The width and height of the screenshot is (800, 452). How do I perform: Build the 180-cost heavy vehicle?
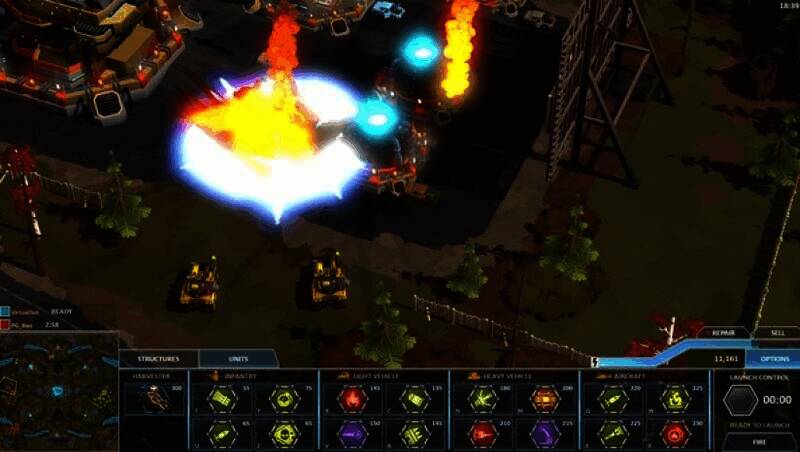pyautogui.click(x=482, y=400)
